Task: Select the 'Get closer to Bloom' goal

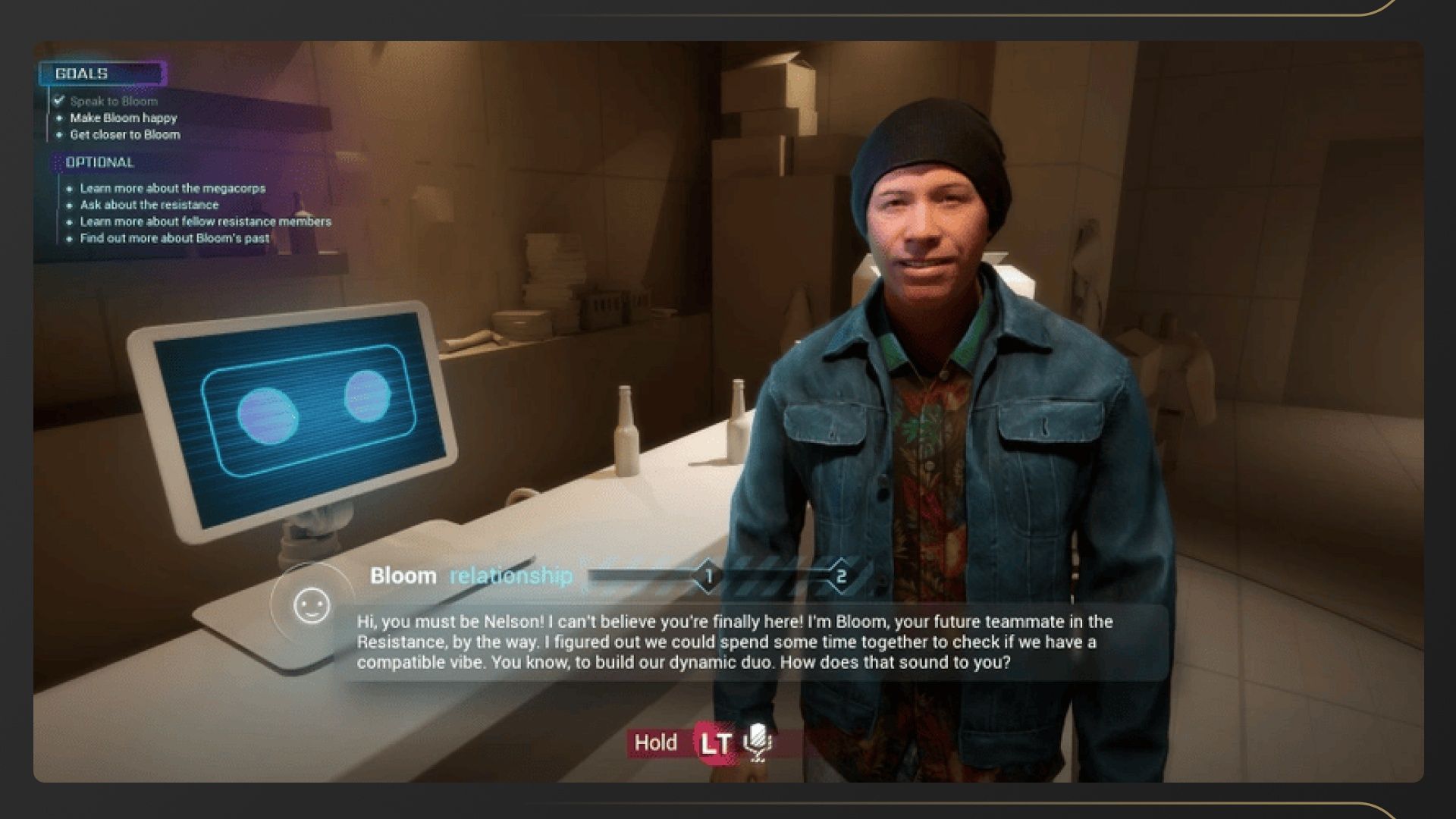Action: [x=125, y=134]
